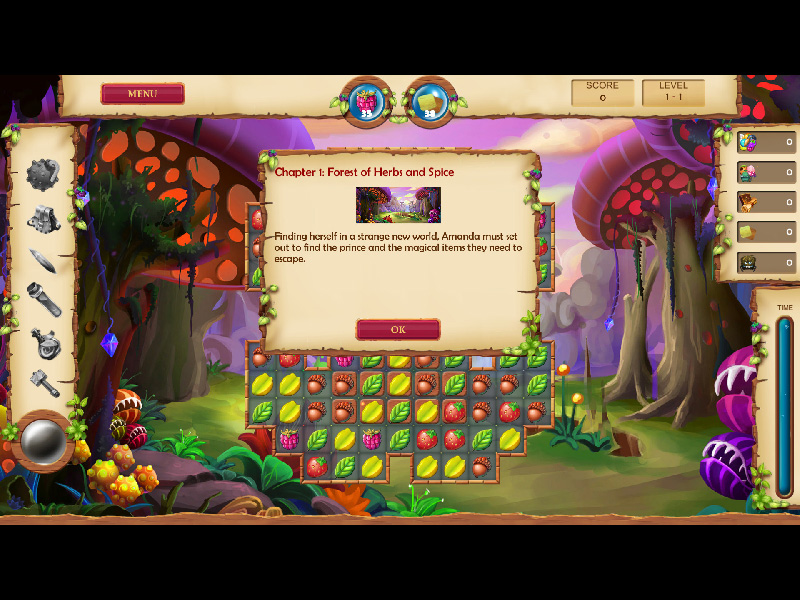Choose the metal gauntlet power-up

tap(43, 217)
